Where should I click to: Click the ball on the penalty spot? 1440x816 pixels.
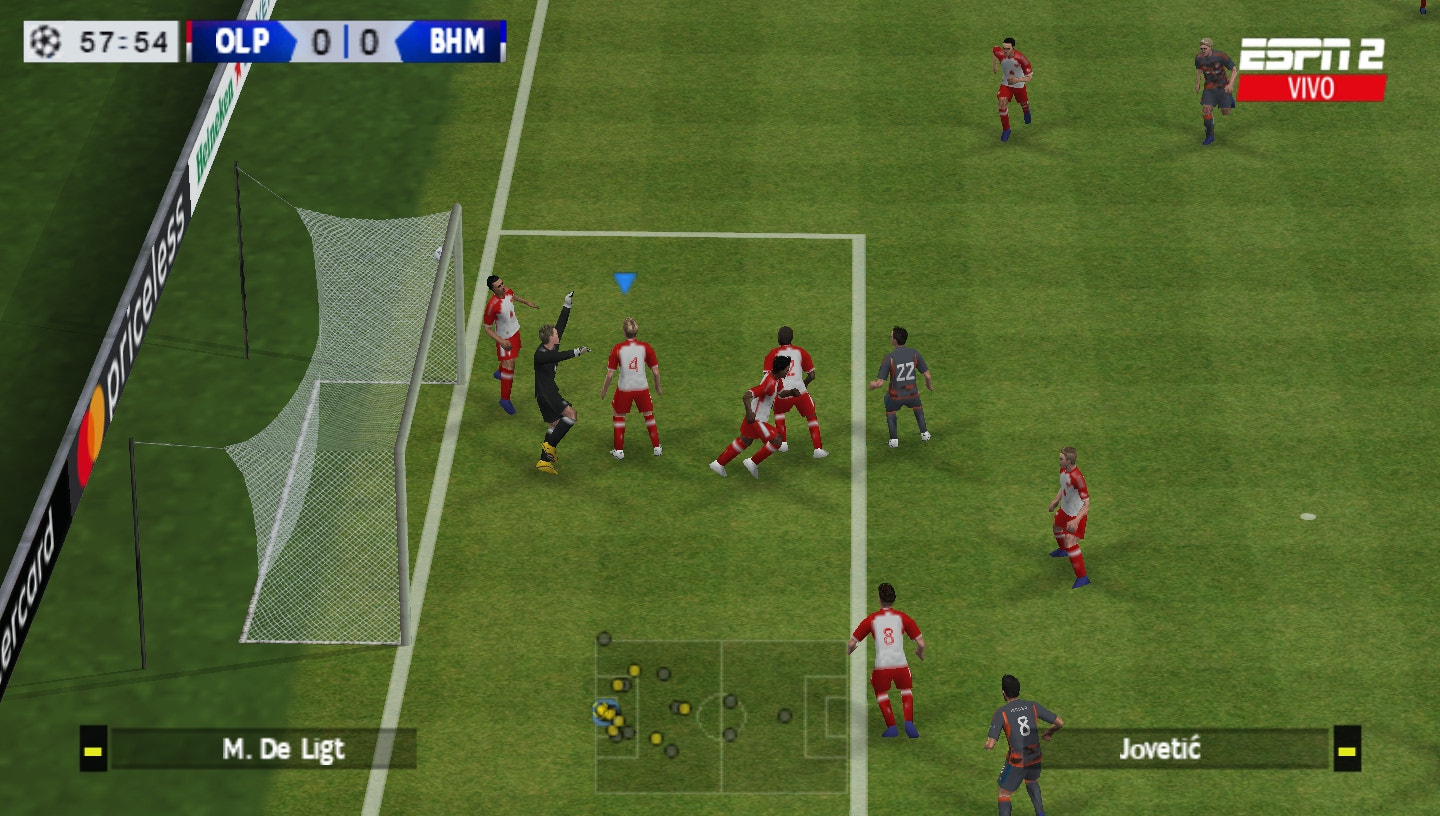pos(1310,515)
